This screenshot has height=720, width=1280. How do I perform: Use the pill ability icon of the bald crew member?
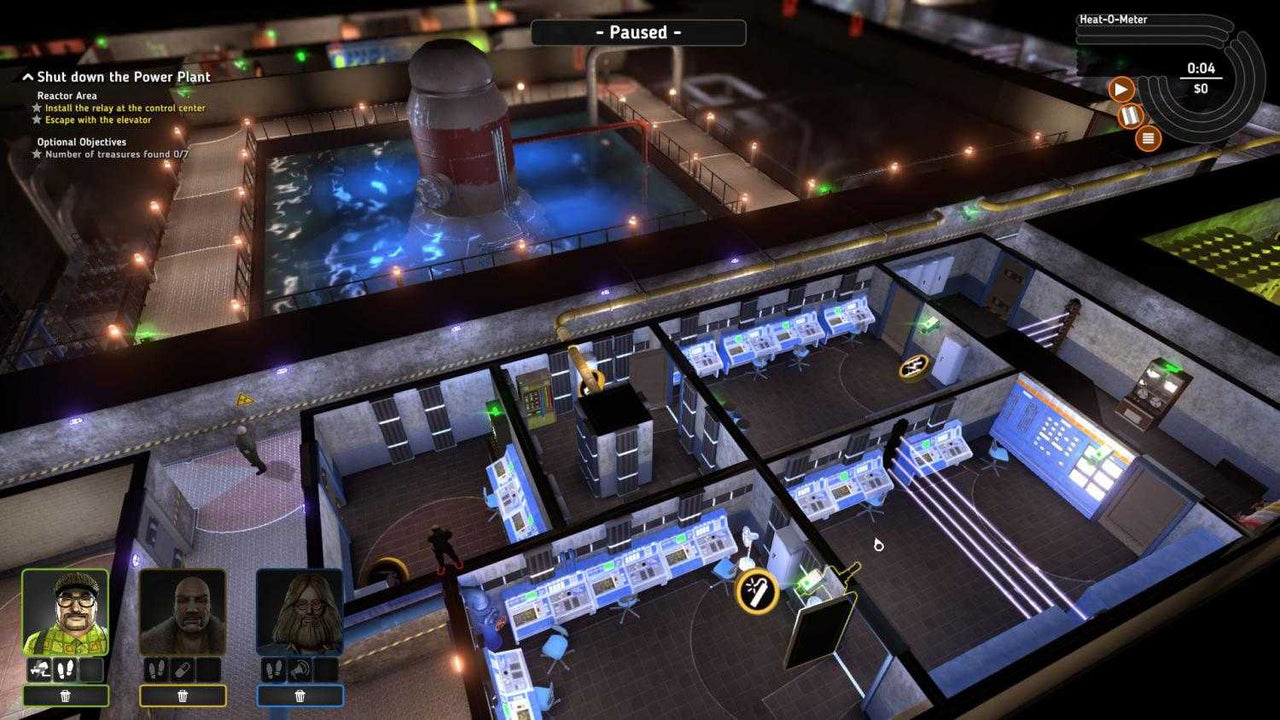[x=181, y=670]
